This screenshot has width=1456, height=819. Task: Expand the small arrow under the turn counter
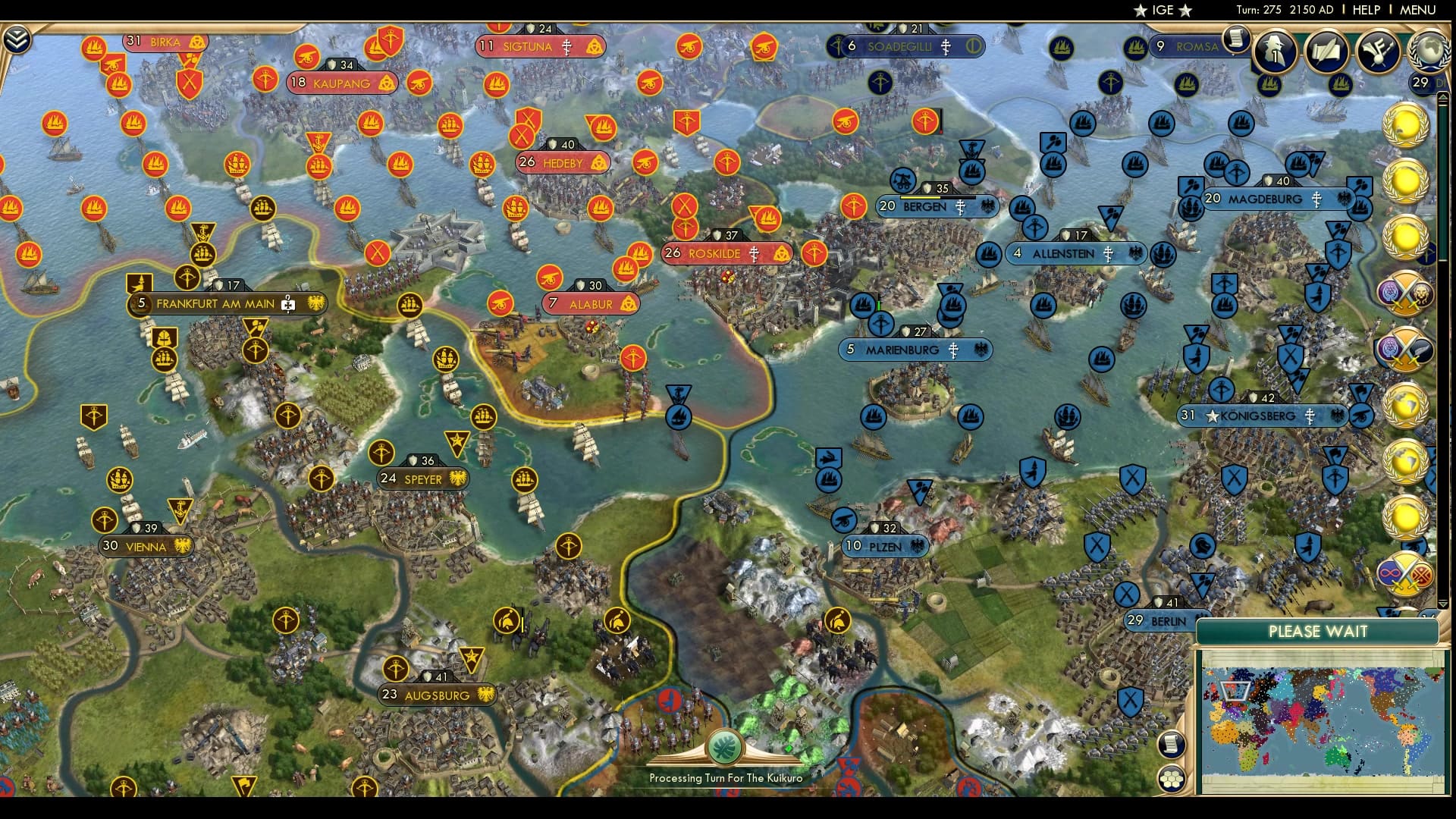[x=1443, y=99]
